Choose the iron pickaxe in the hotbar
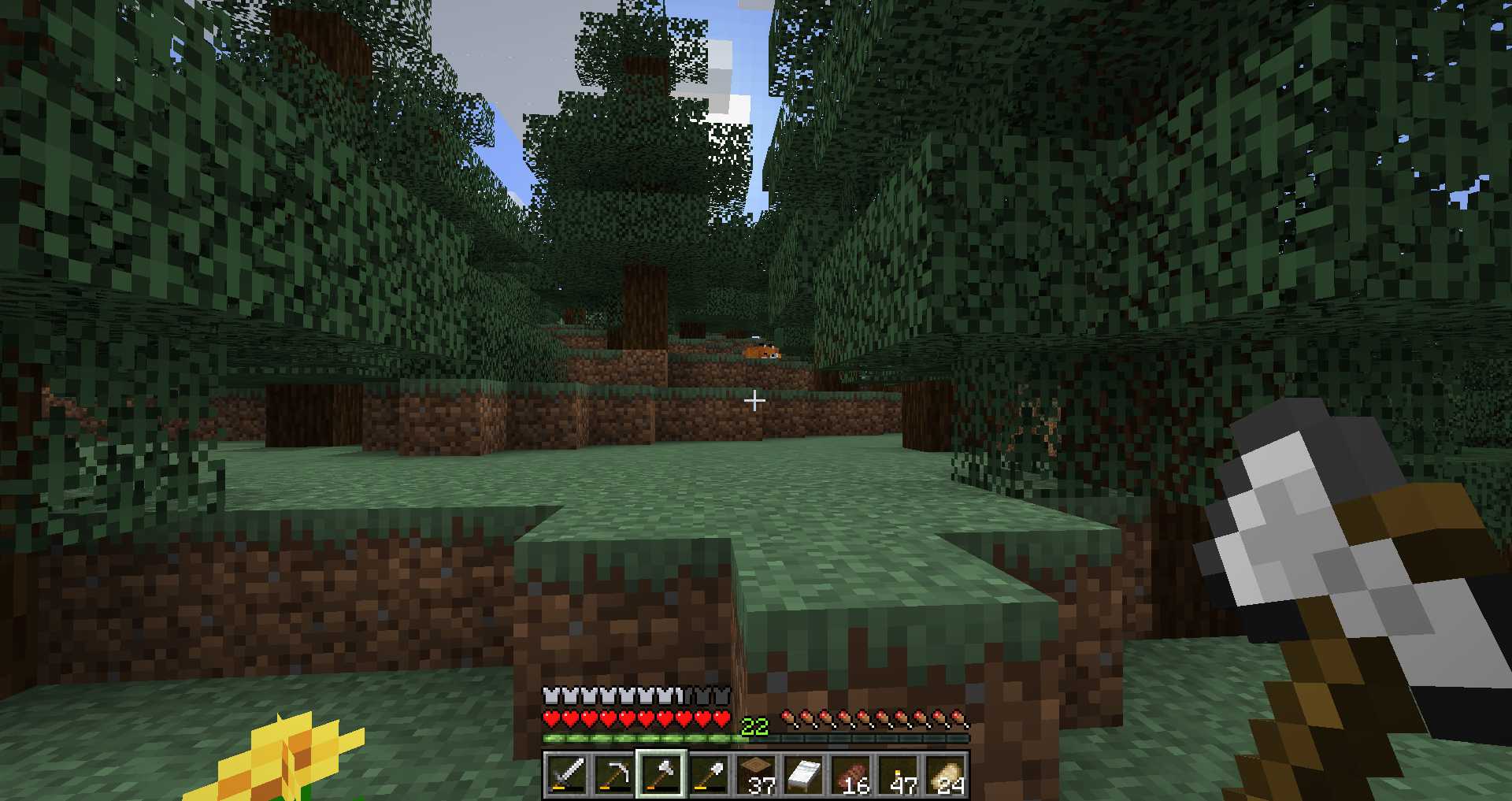Viewport: 1512px width, 801px height. tap(614, 774)
